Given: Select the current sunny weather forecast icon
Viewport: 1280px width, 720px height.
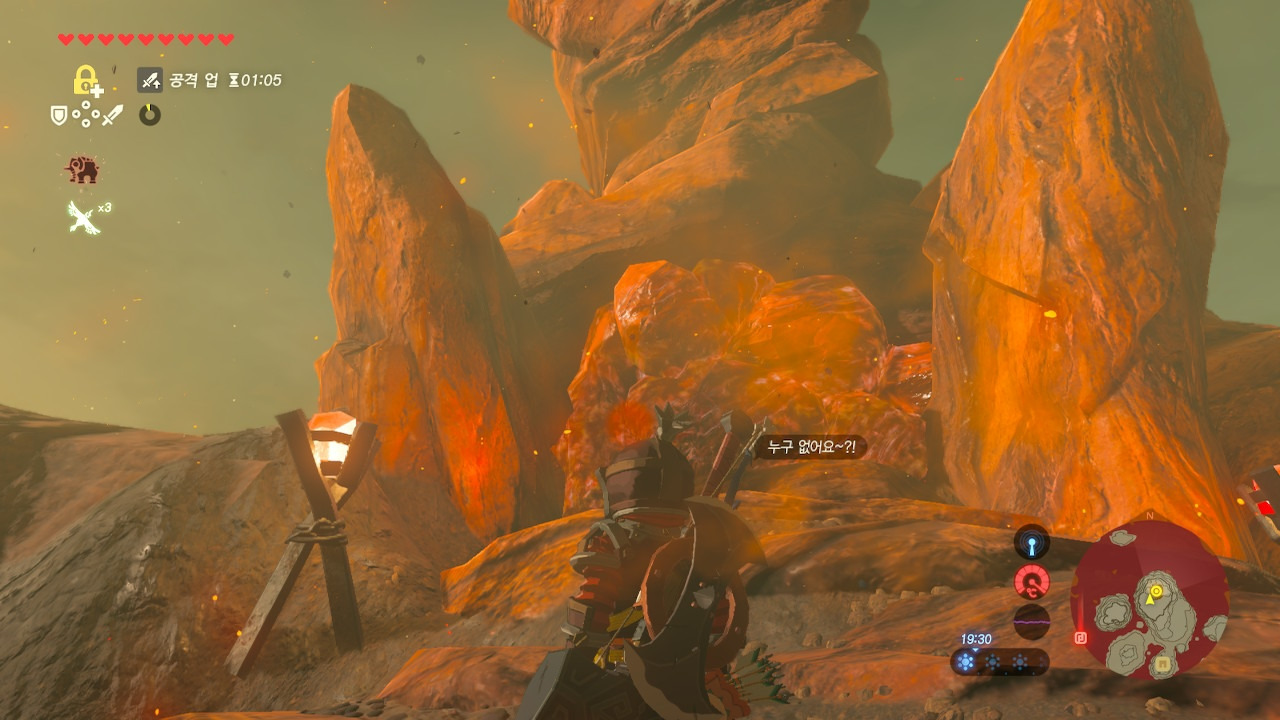Looking at the screenshot, I should coord(966,661).
